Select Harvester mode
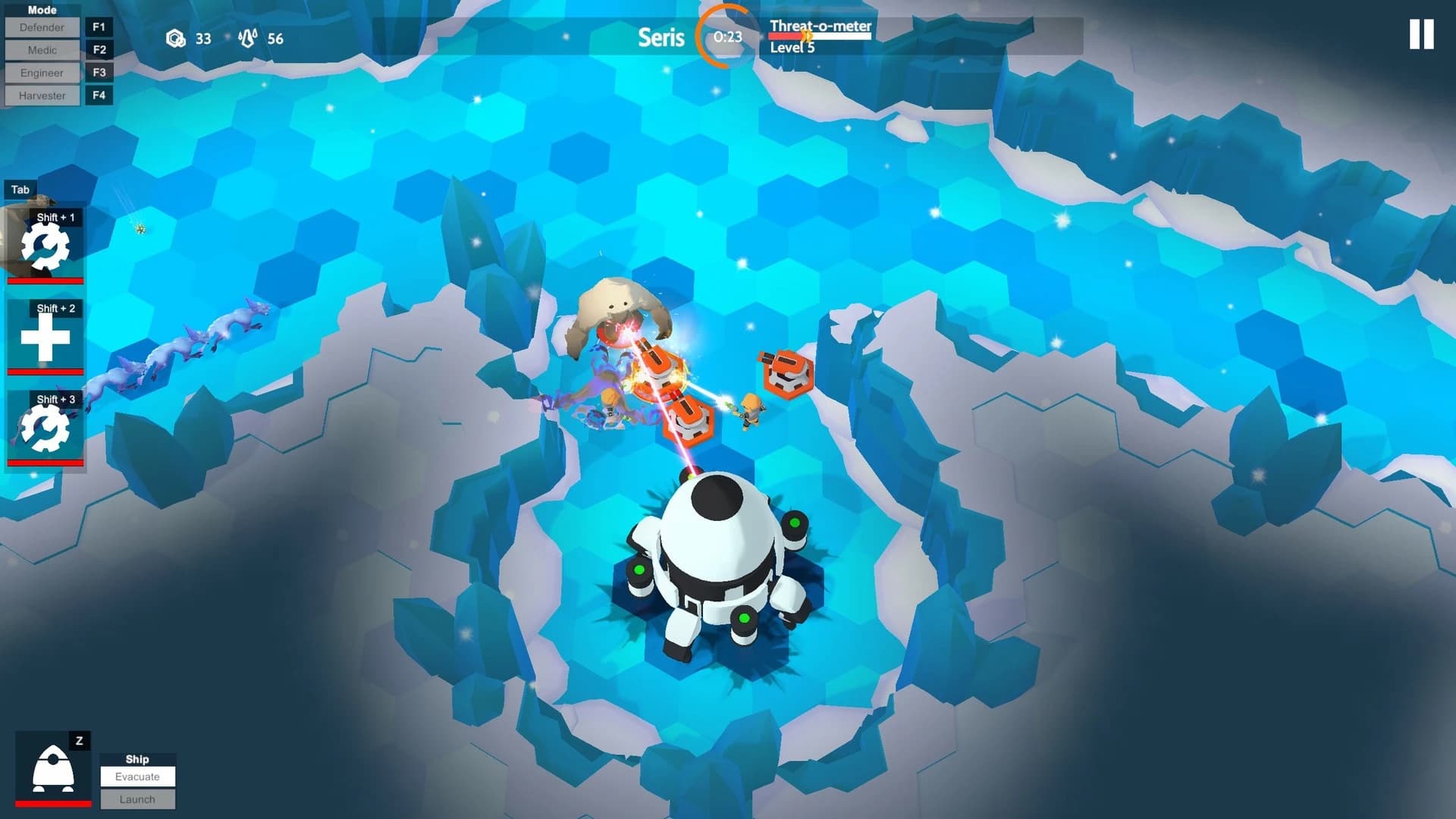 click(42, 96)
